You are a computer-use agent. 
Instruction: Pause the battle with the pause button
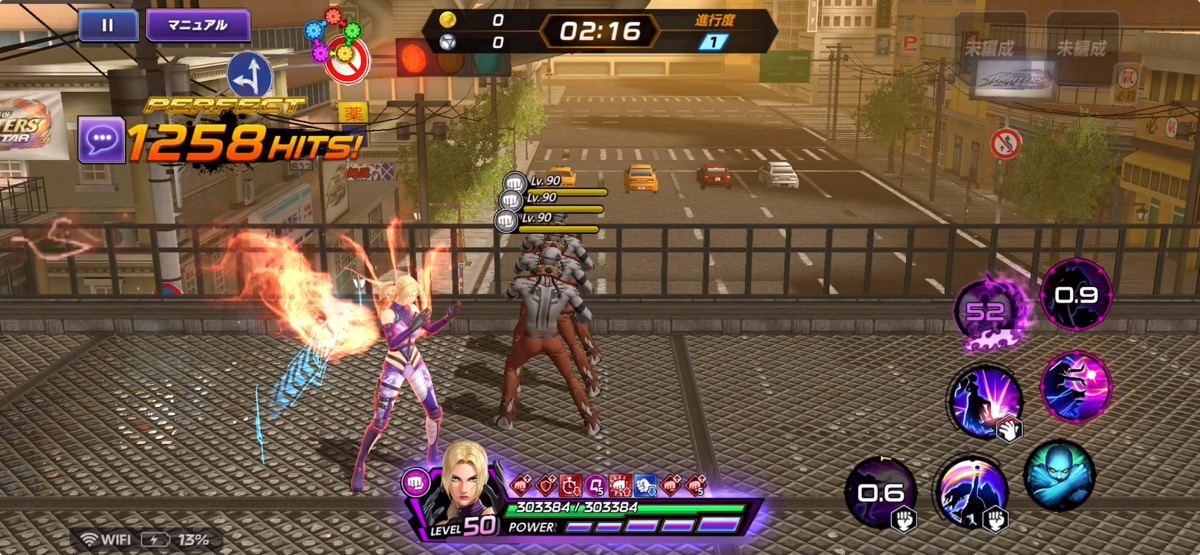tap(108, 25)
